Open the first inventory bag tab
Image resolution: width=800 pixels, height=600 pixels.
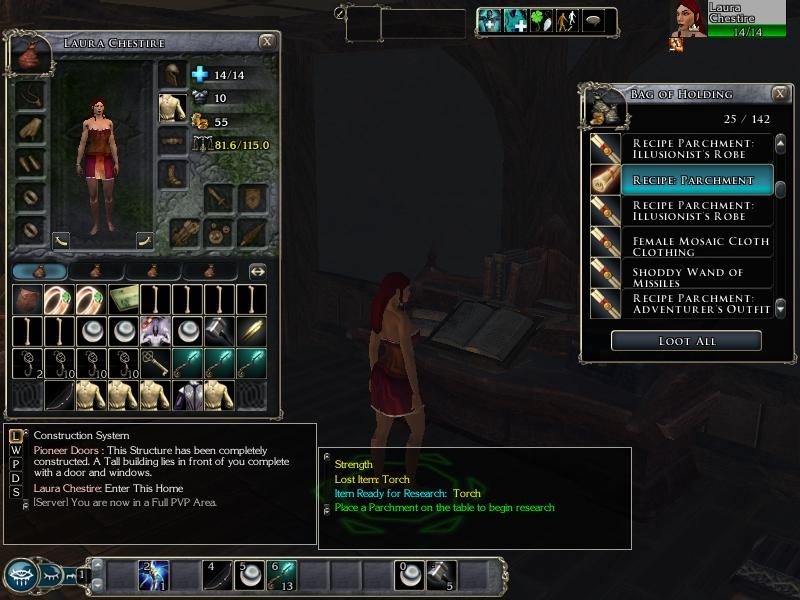pos(39,270)
